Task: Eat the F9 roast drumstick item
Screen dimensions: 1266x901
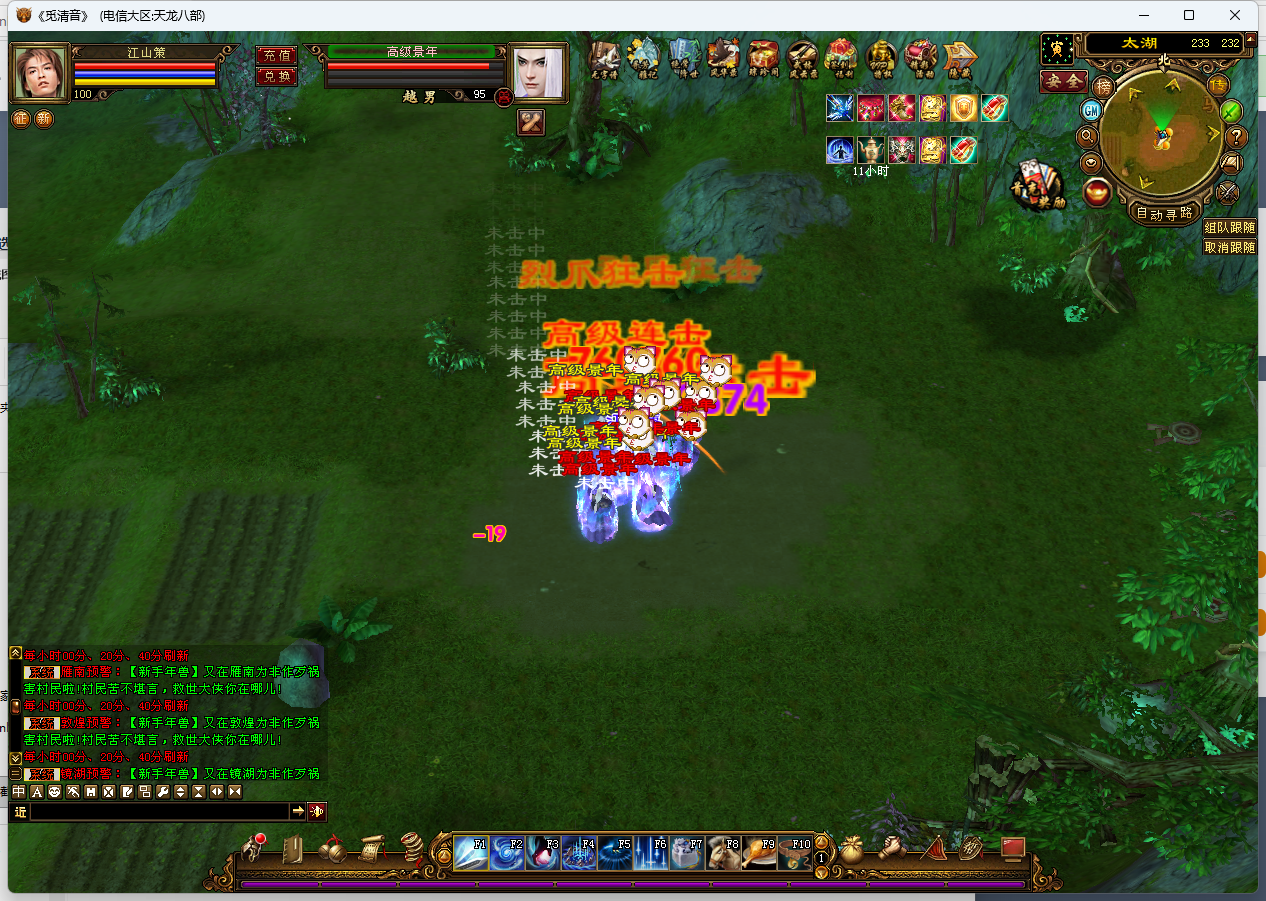Action: tap(759, 853)
